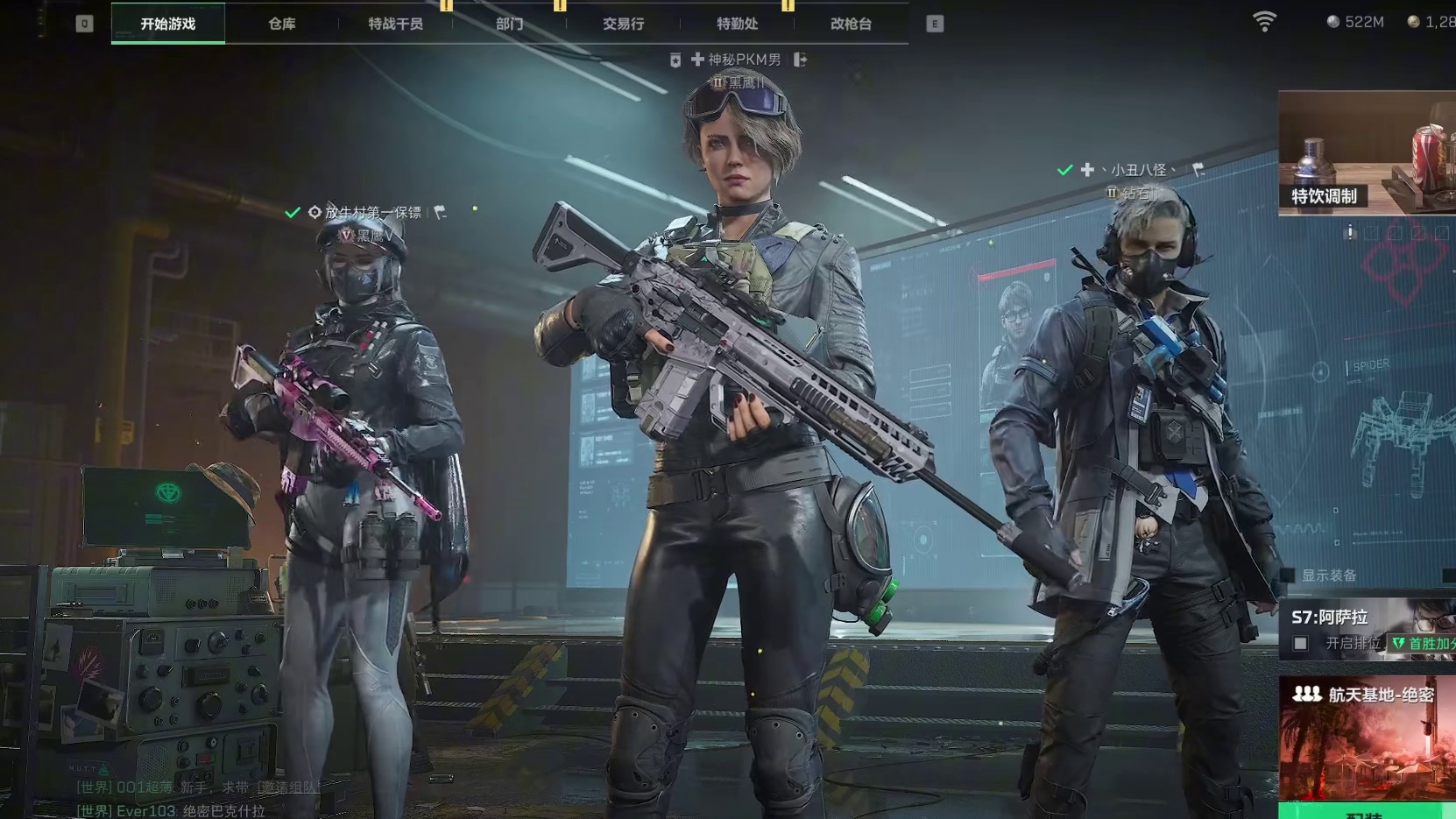Click the 特饮调制 promotional banner
The width and height of the screenshot is (1456, 819).
pos(1367,152)
